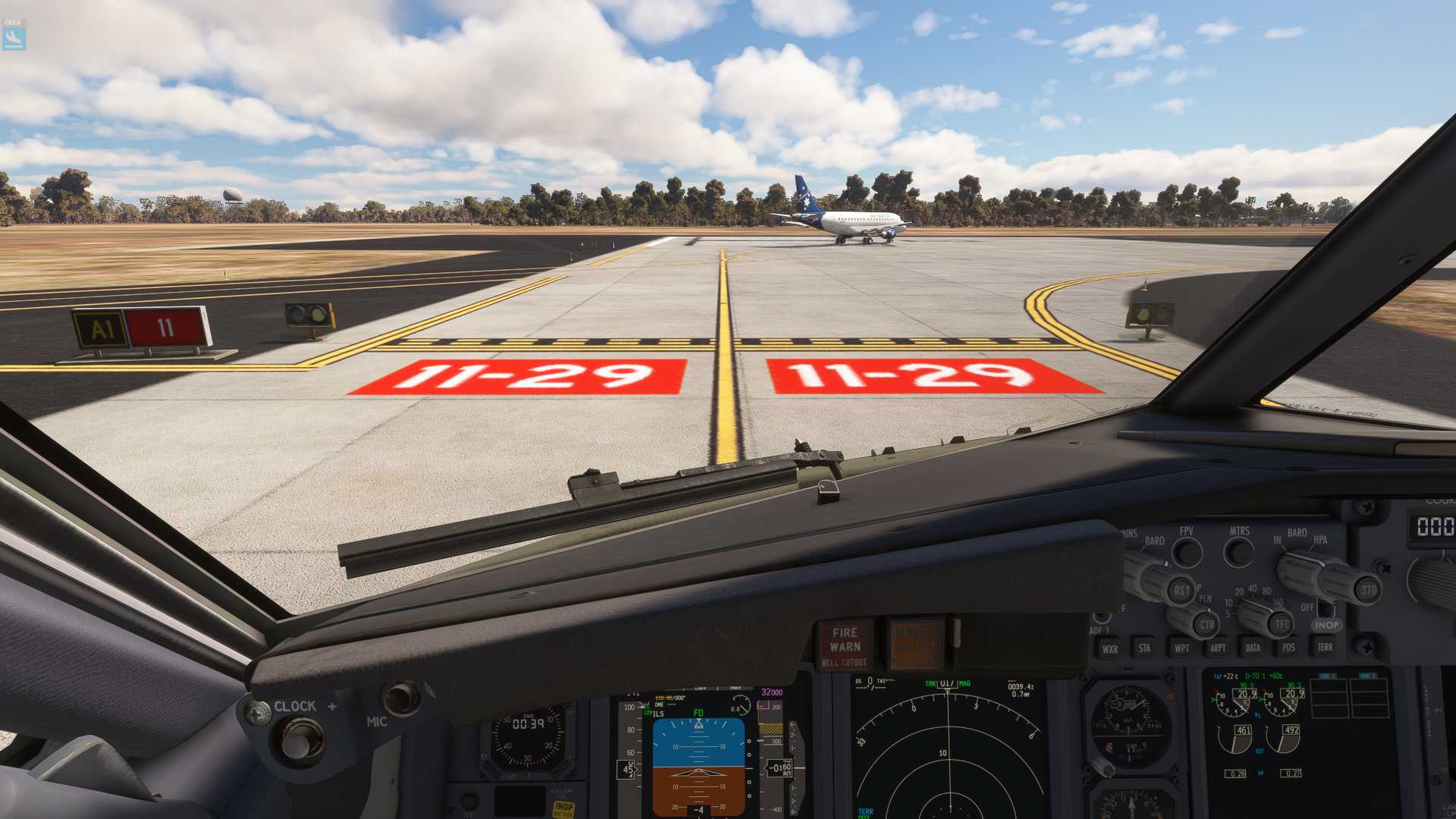Toggle the WPT waypoints map button
1456x819 pixels.
tap(1181, 648)
